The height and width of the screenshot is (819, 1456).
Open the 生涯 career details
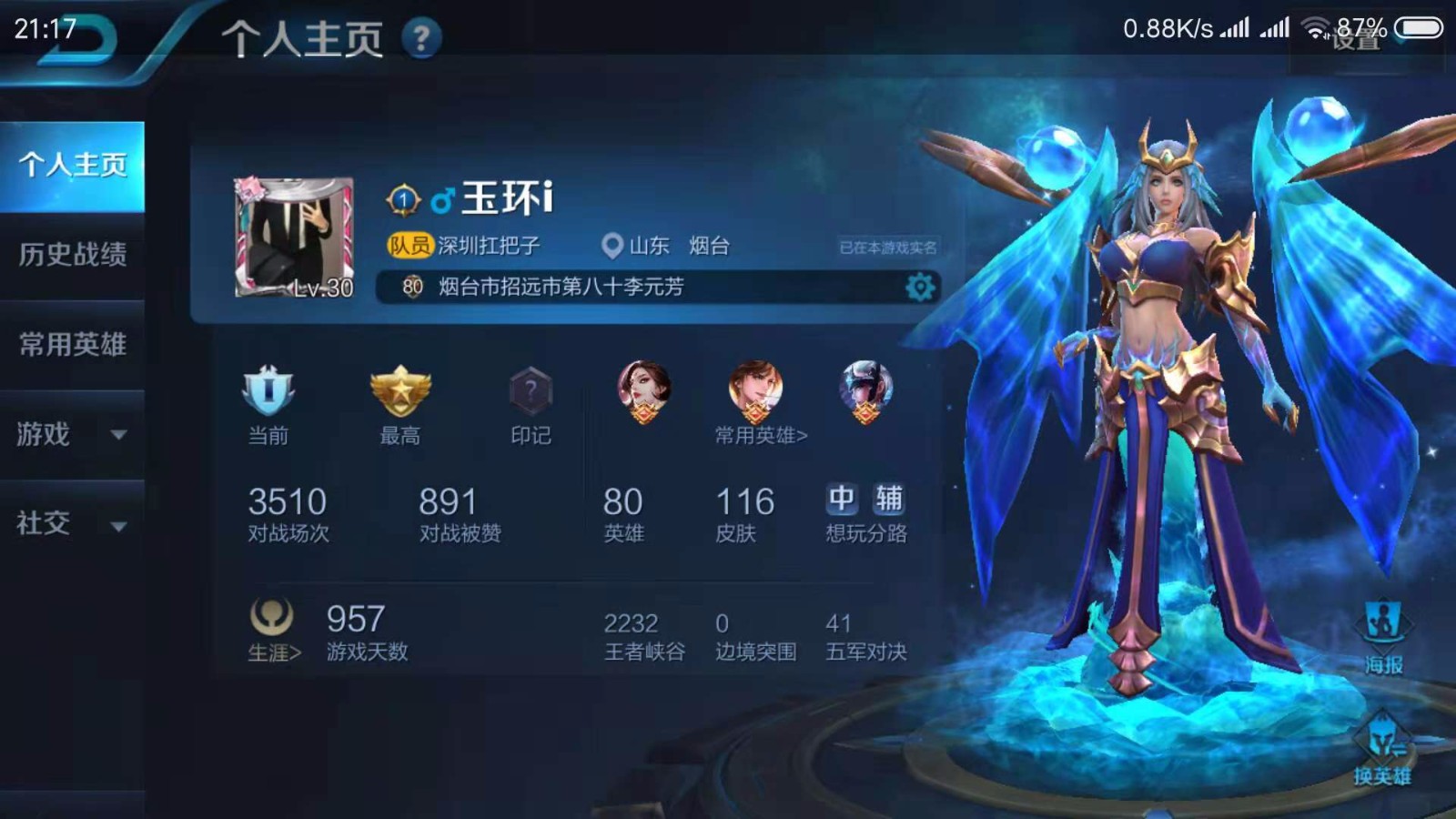(x=273, y=630)
